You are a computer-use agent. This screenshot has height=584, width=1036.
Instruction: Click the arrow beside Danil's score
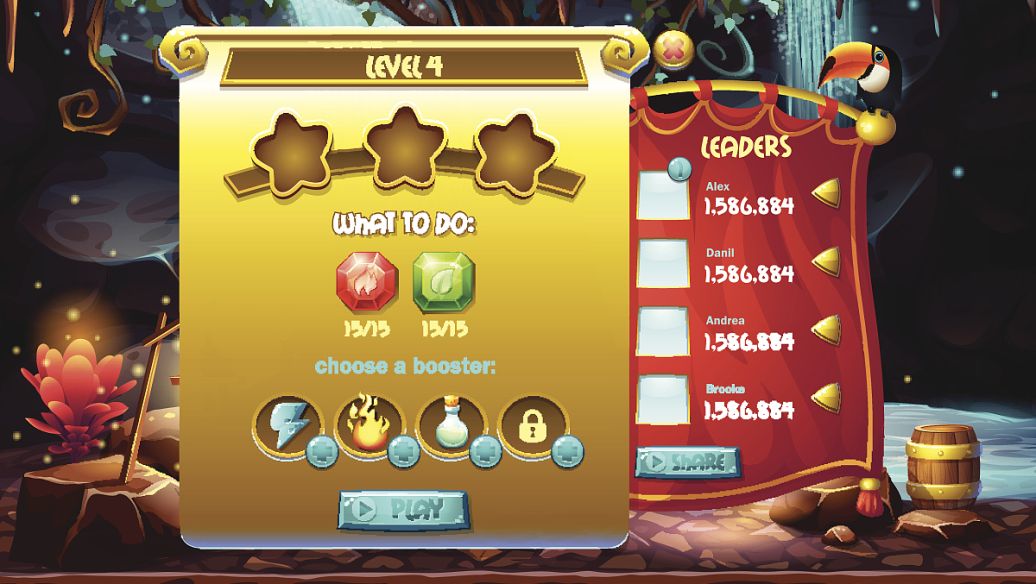tap(827, 261)
